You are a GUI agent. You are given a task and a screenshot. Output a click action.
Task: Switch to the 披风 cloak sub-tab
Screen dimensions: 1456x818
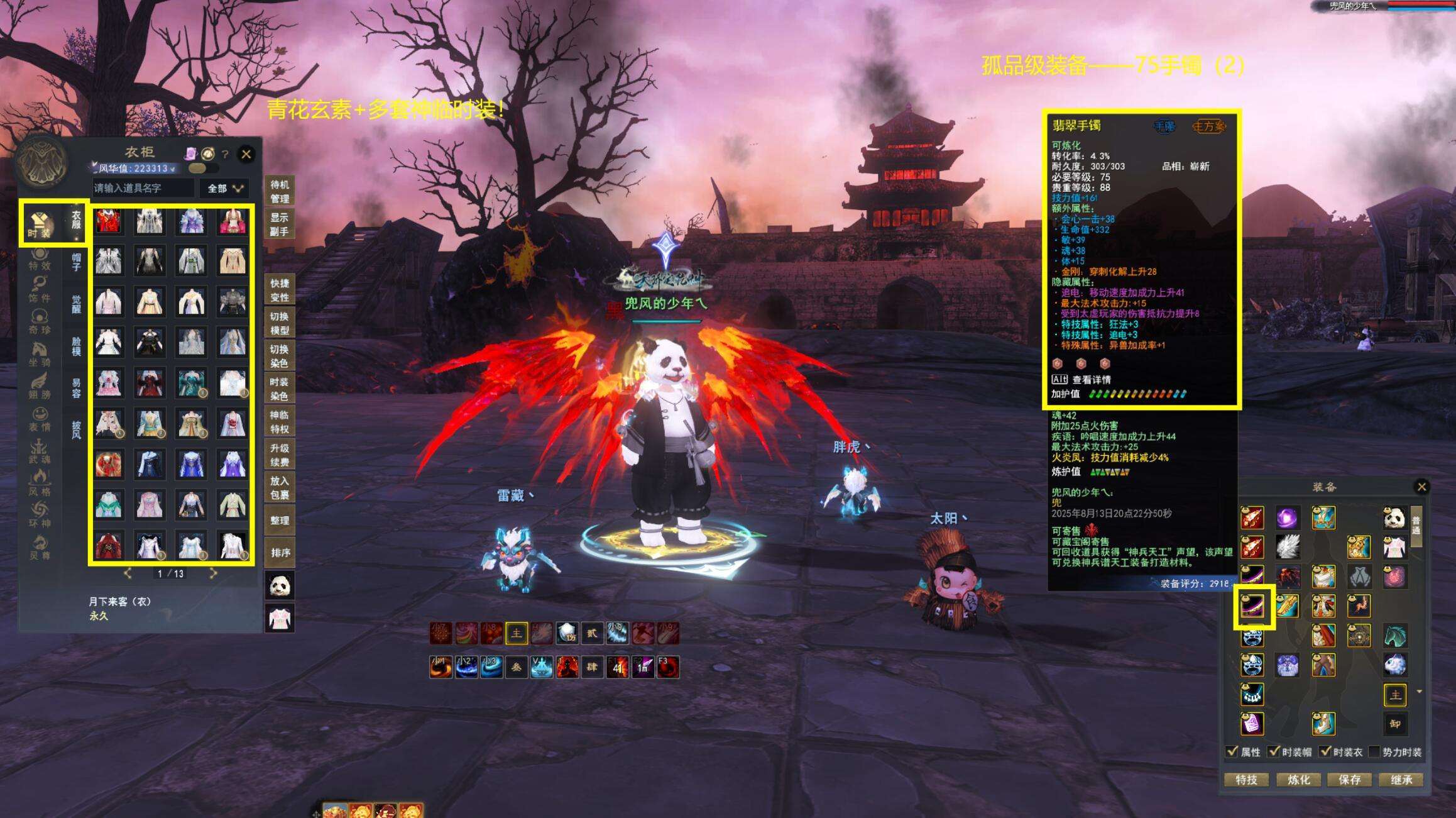(76, 429)
